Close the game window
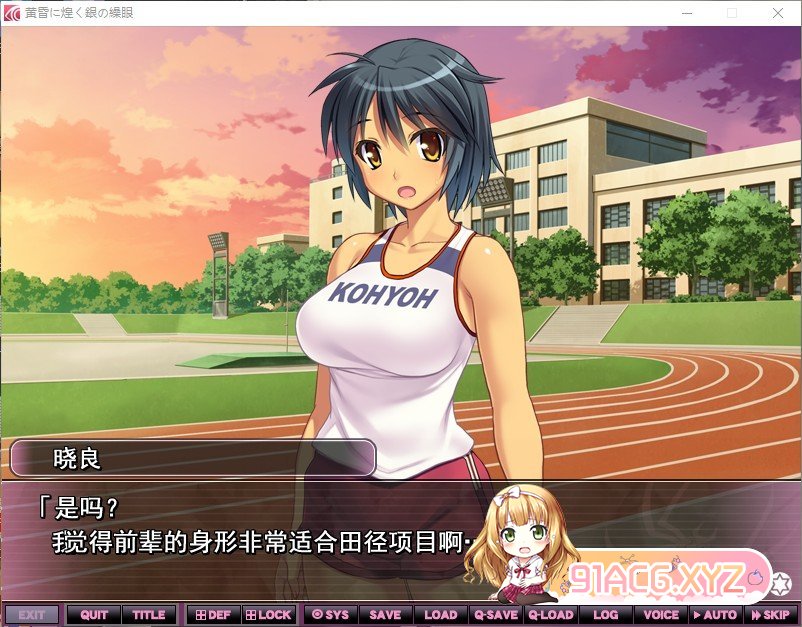This screenshot has width=802, height=627. [778, 13]
